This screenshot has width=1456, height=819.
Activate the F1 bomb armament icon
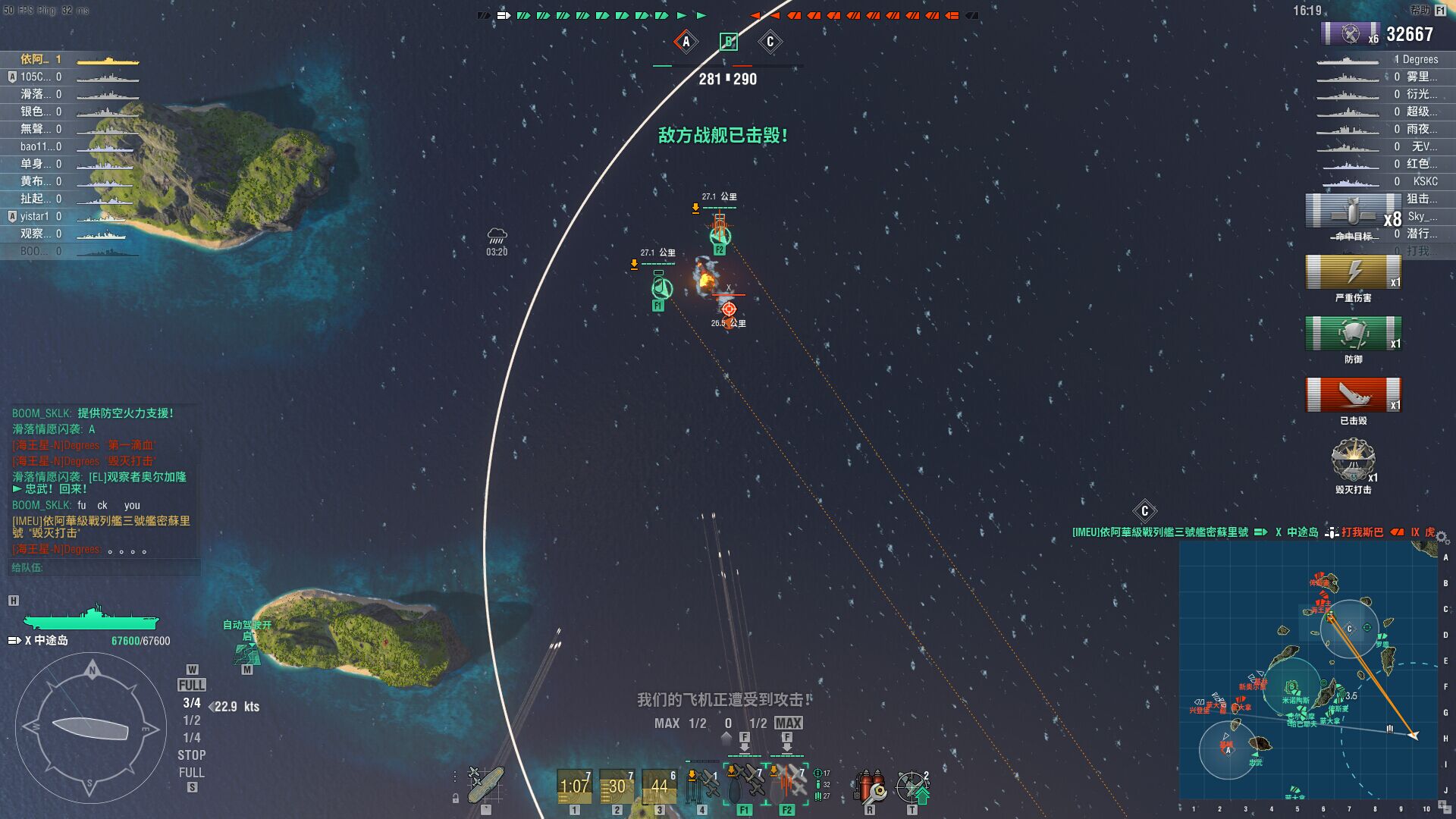(745, 786)
